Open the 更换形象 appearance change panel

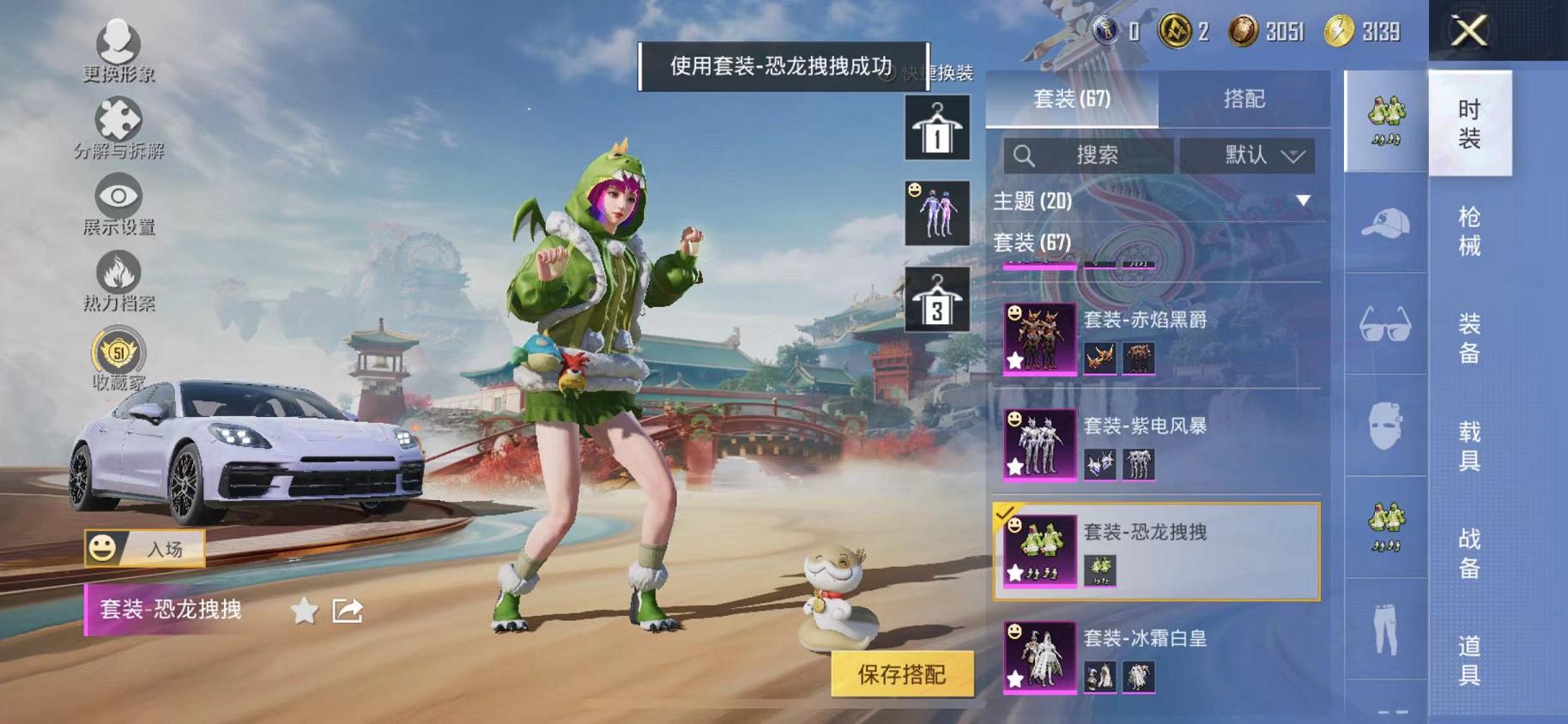point(120,43)
